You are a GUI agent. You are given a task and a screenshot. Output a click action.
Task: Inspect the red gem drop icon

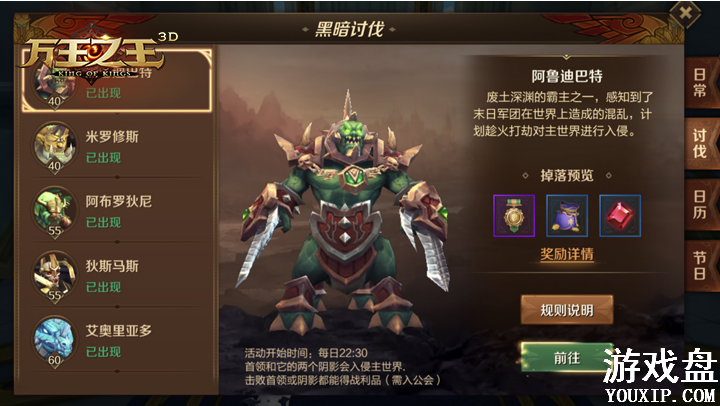[619, 215]
